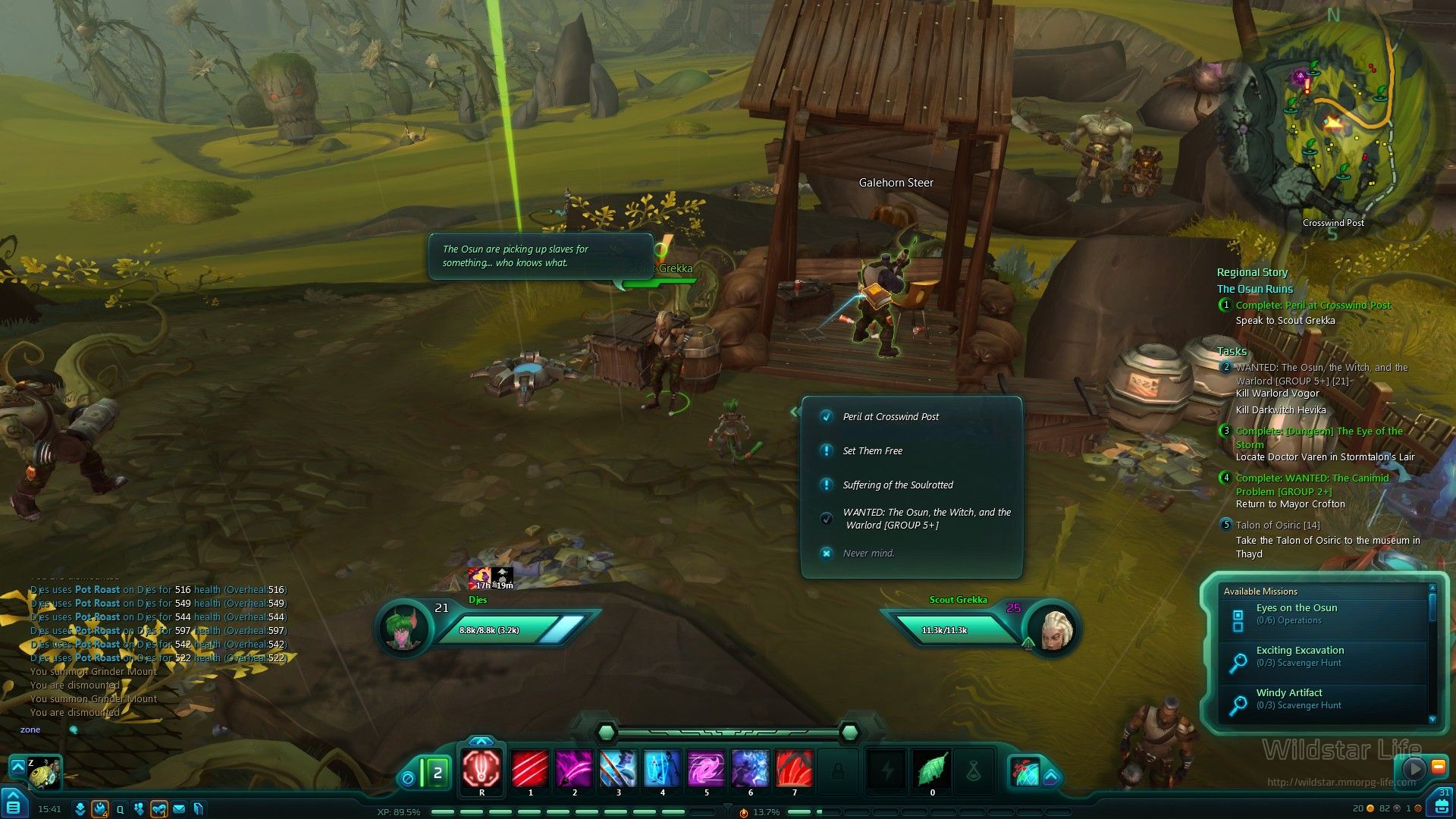Viewport: 1456px width, 819px height.
Task: Choose the WANTED: Osun, Witch, Warlord option
Action: point(926,519)
